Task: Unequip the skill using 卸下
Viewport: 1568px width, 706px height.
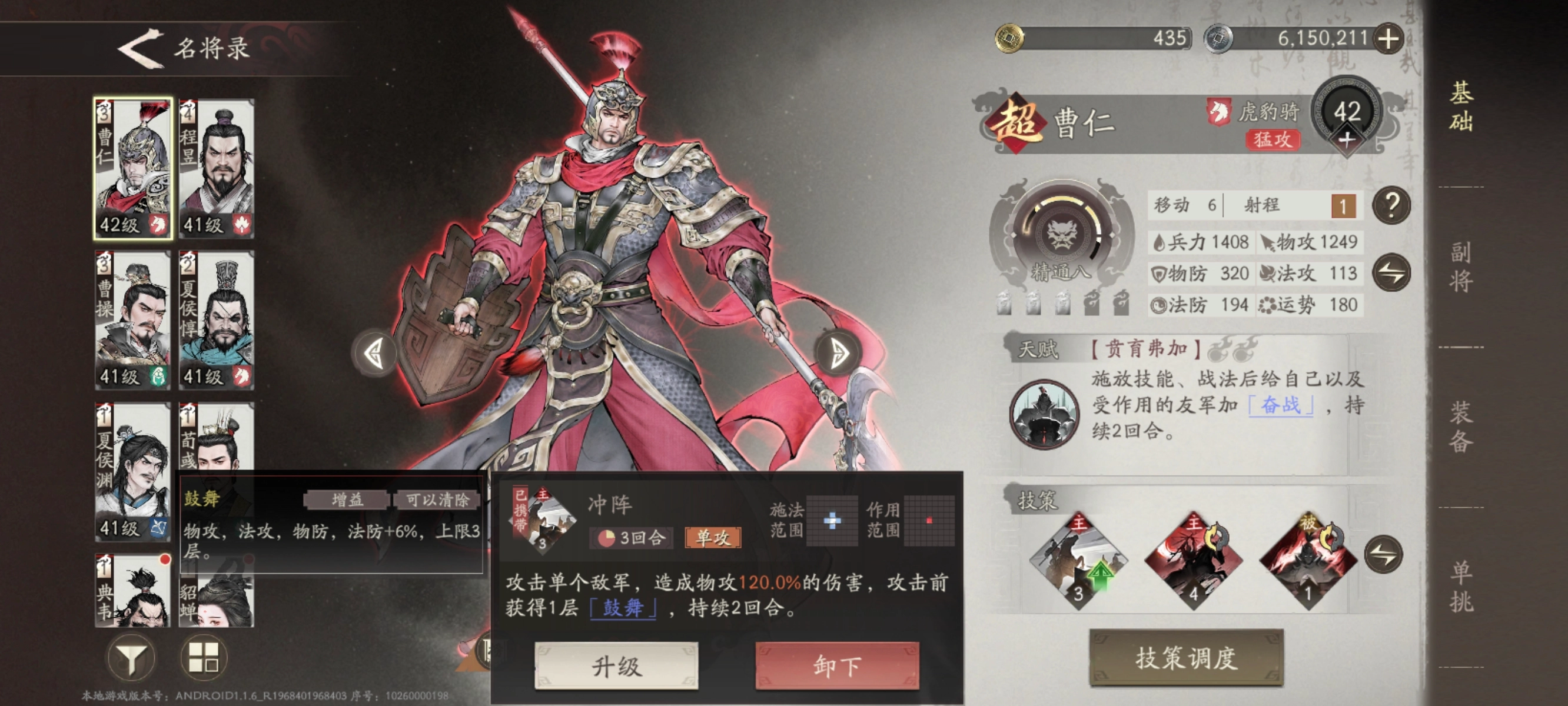Action: [837, 667]
